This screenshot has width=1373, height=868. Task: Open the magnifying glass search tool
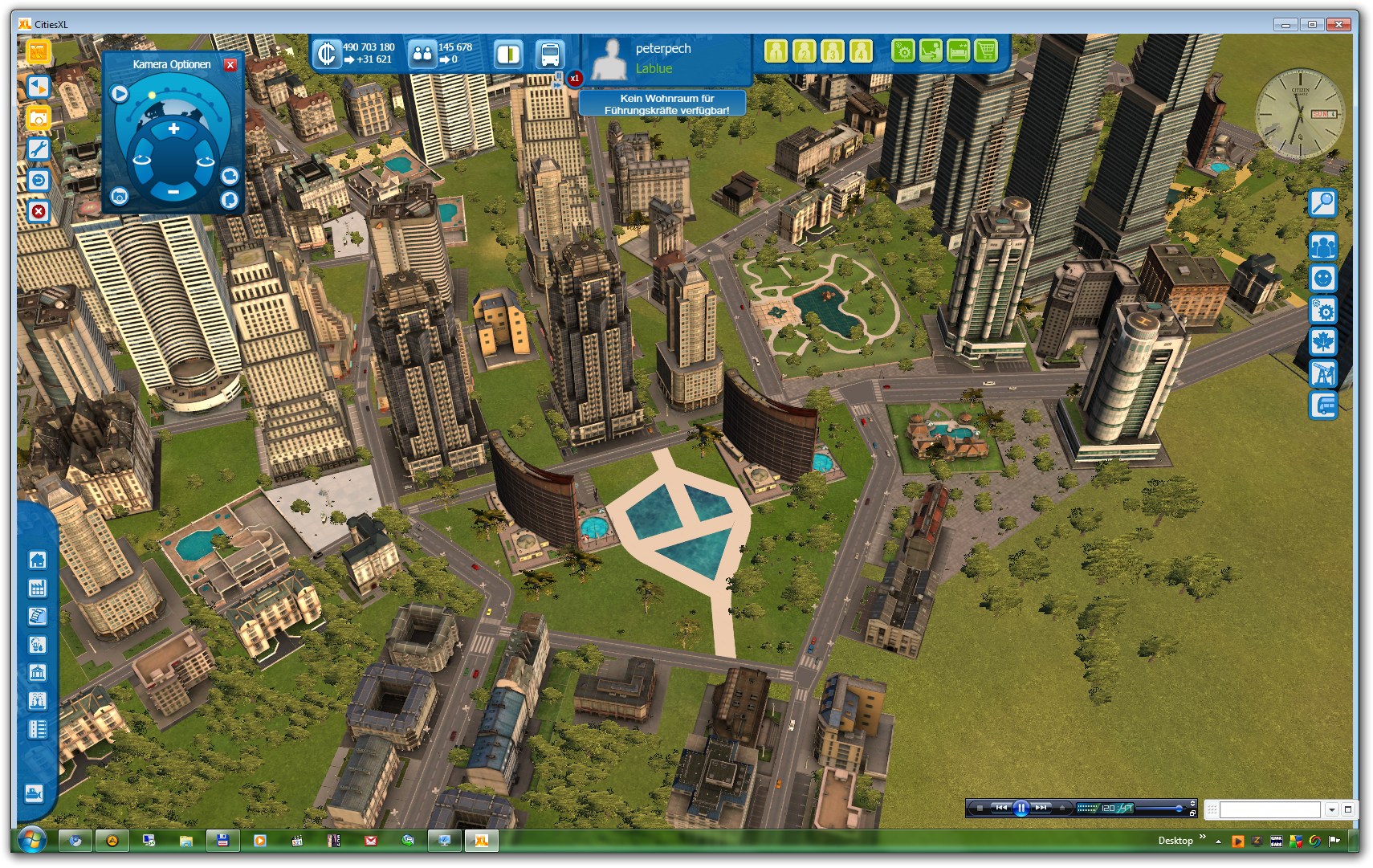[x=1322, y=203]
